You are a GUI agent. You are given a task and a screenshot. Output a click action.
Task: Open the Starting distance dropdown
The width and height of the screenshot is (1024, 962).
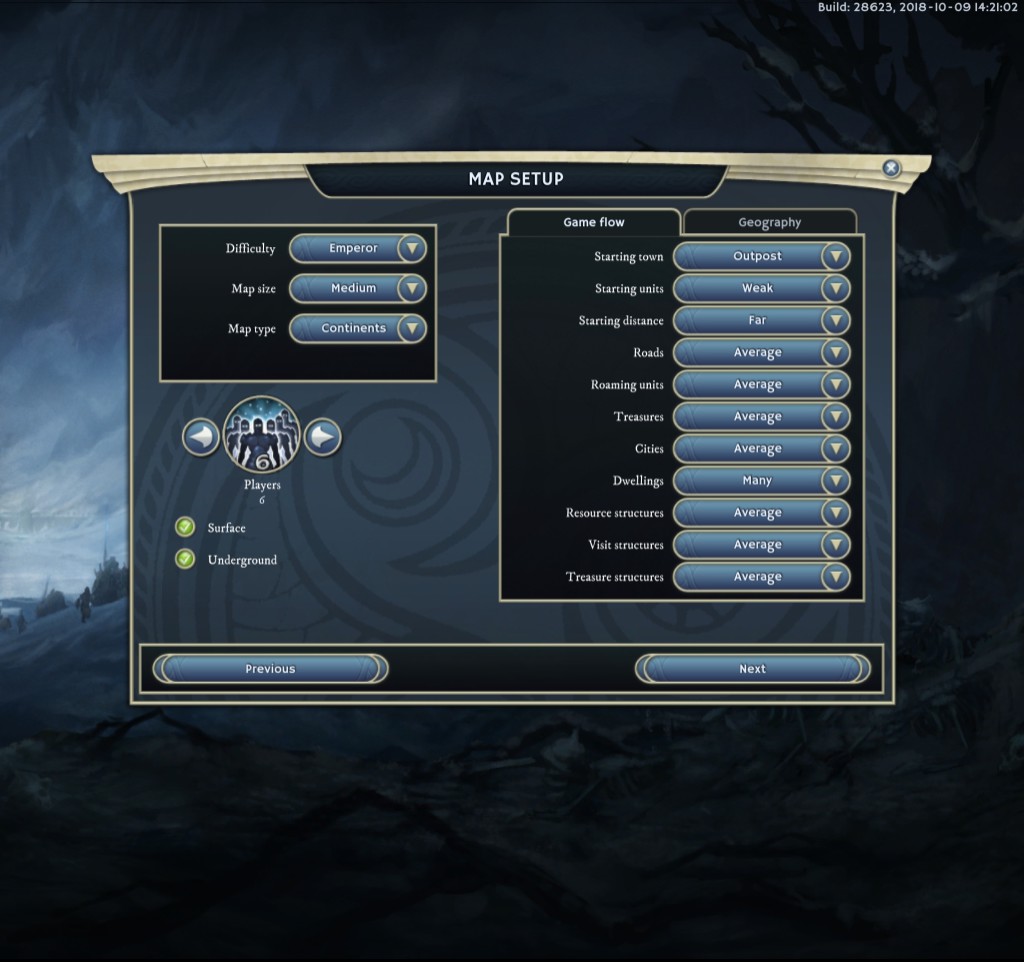point(762,321)
